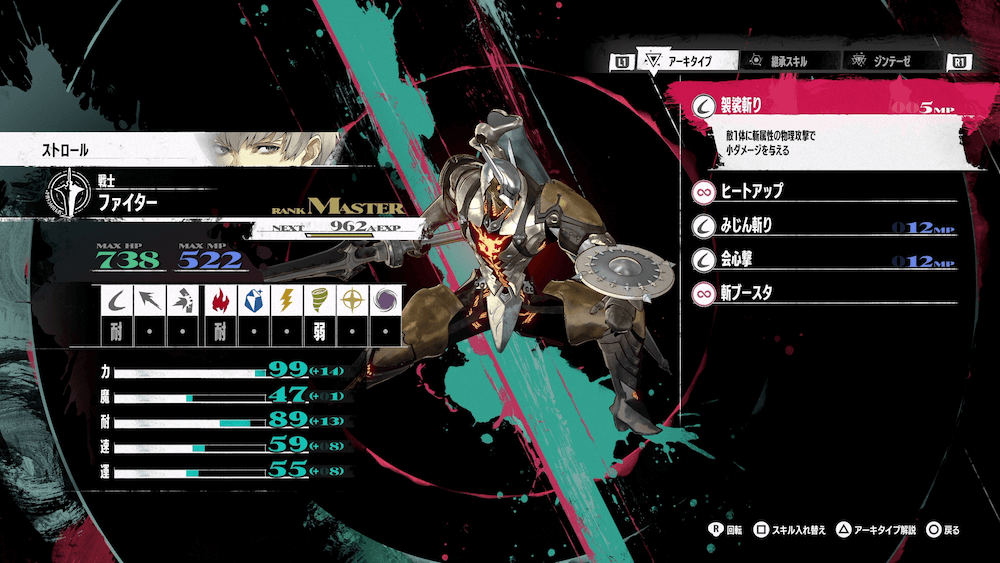Select the fire affinity flame icon
The width and height of the screenshot is (1000, 563).
[x=220, y=300]
